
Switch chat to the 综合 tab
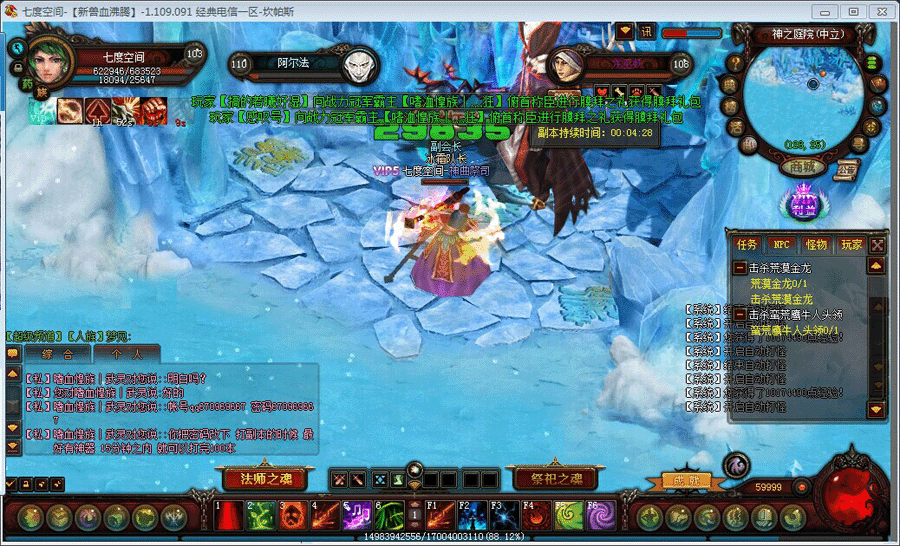click(56, 353)
